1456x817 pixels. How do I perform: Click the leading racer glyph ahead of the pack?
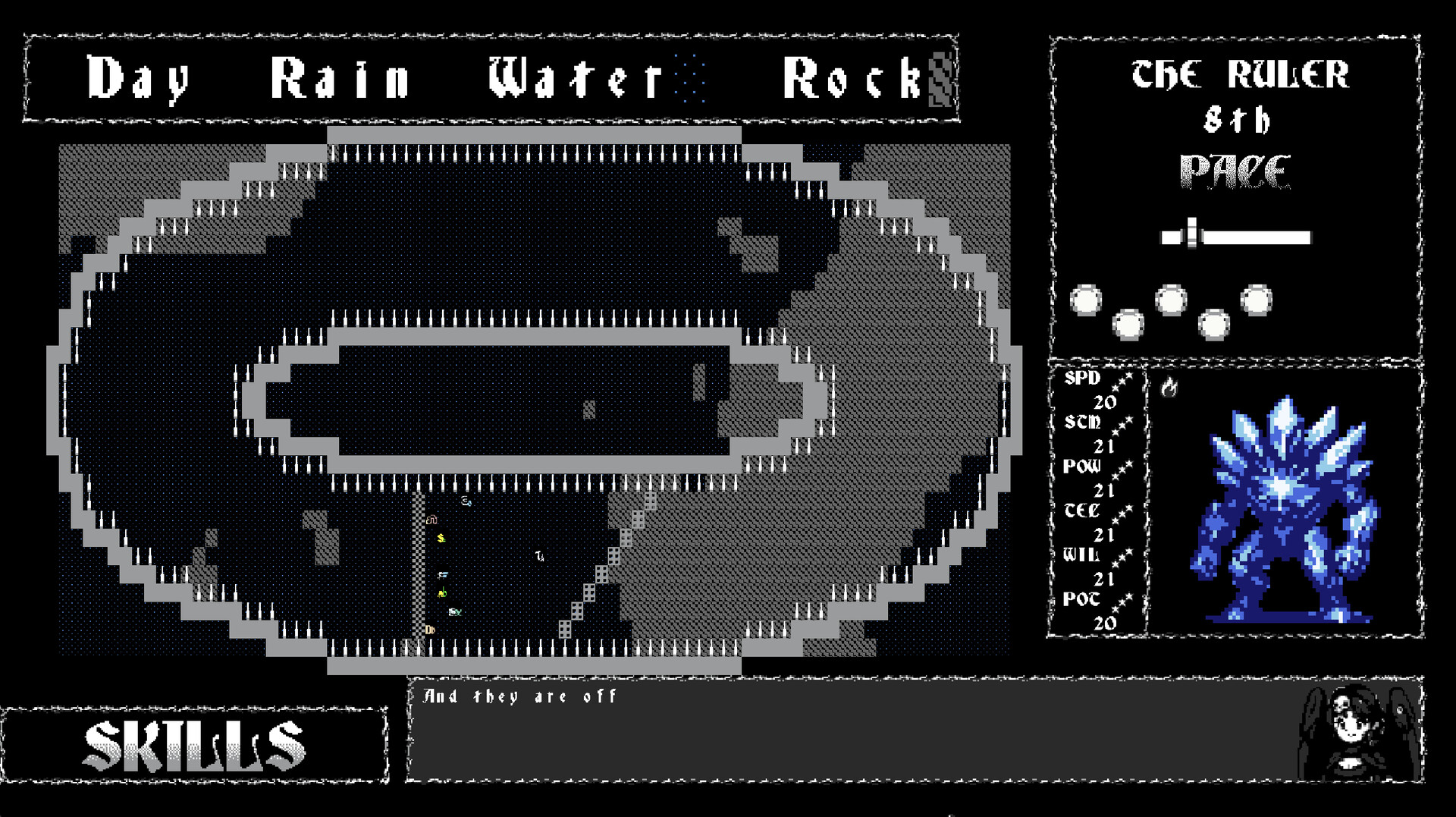click(x=466, y=501)
